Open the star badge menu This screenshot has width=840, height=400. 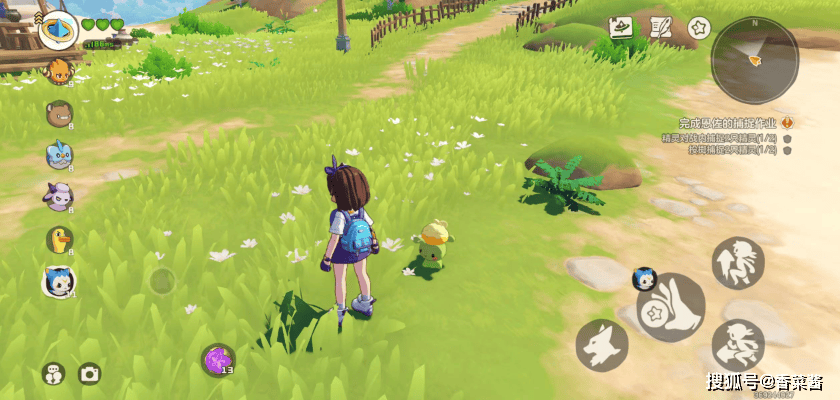[x=699, y=28]
